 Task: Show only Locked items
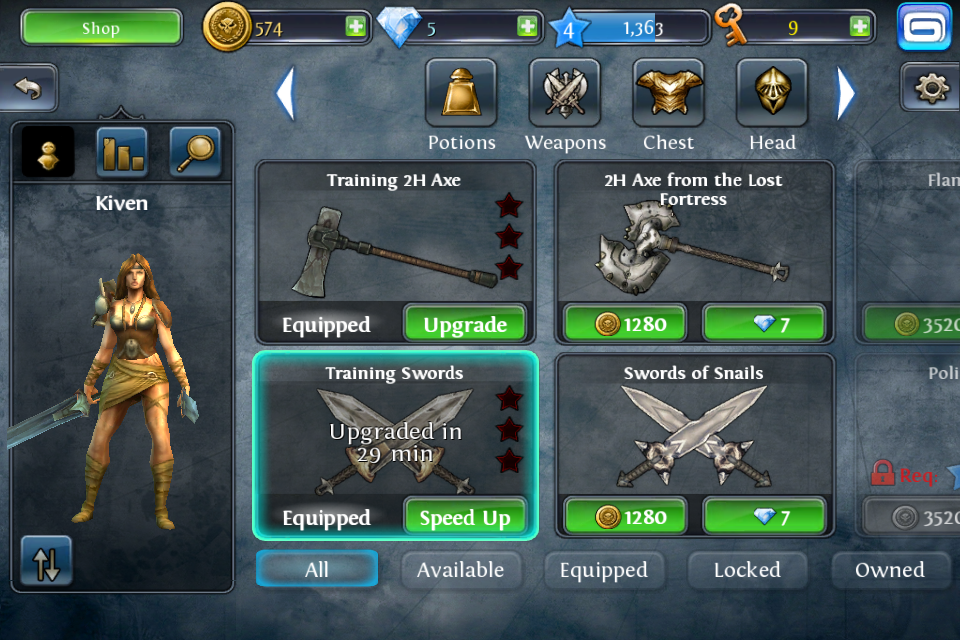click(747, 570)
